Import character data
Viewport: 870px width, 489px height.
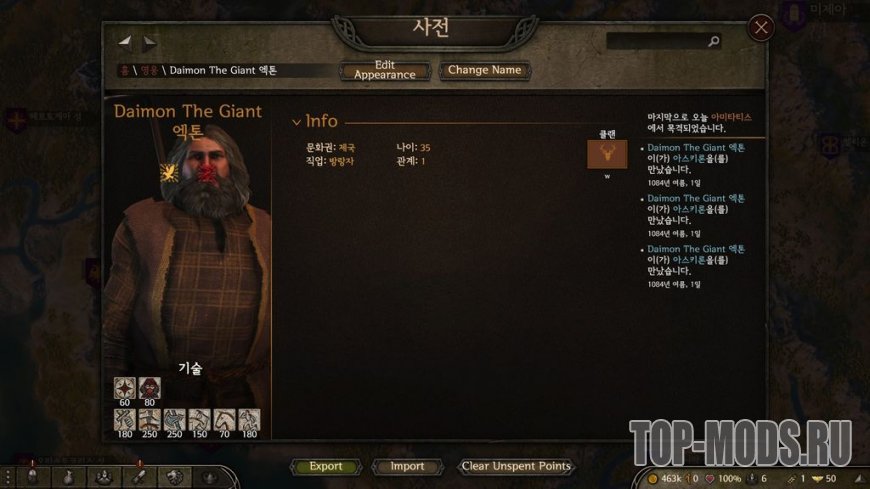point(407,466)
